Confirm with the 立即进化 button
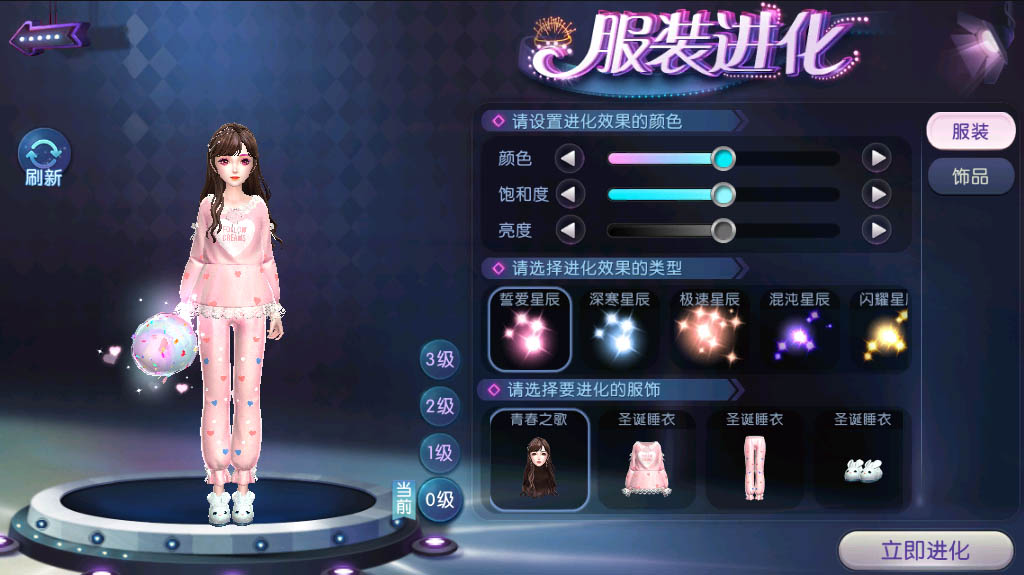 (x=924, y=550)
